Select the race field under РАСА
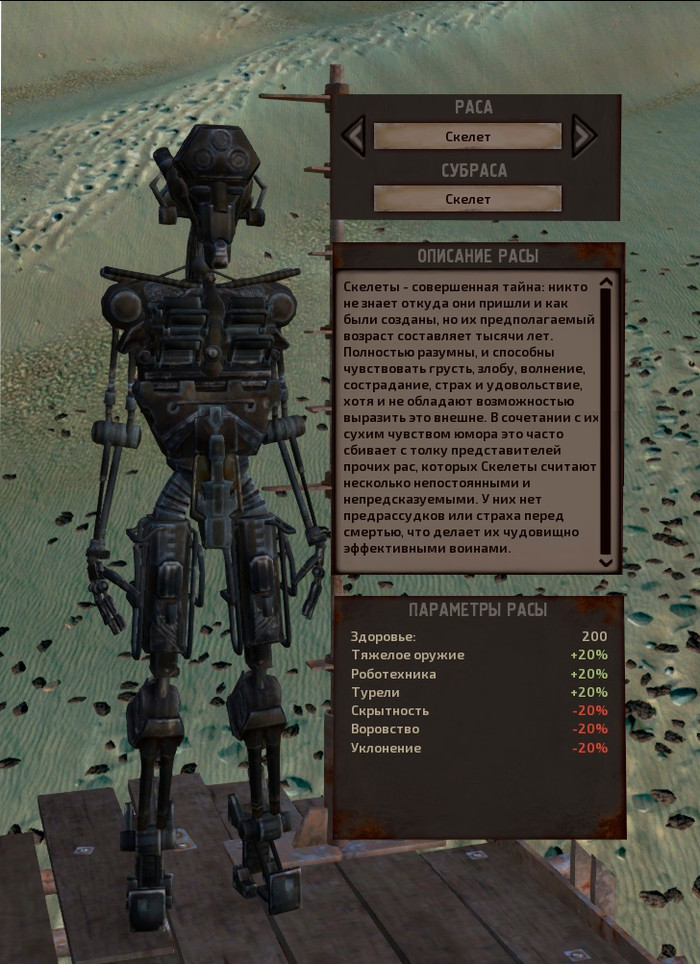Screen dimensions: 700x964 click(x=468, y=136)
